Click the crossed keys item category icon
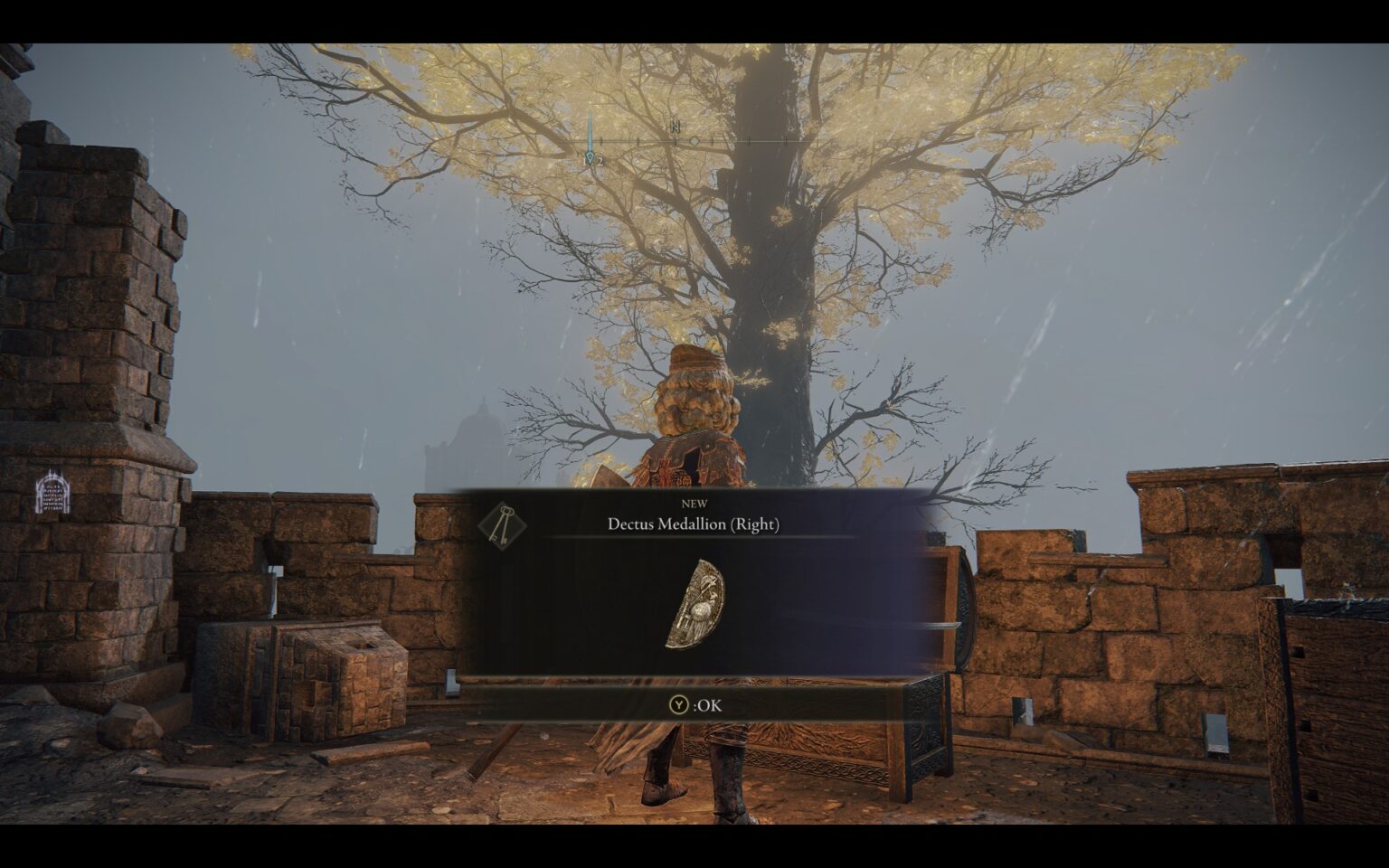 coord(500,525)
